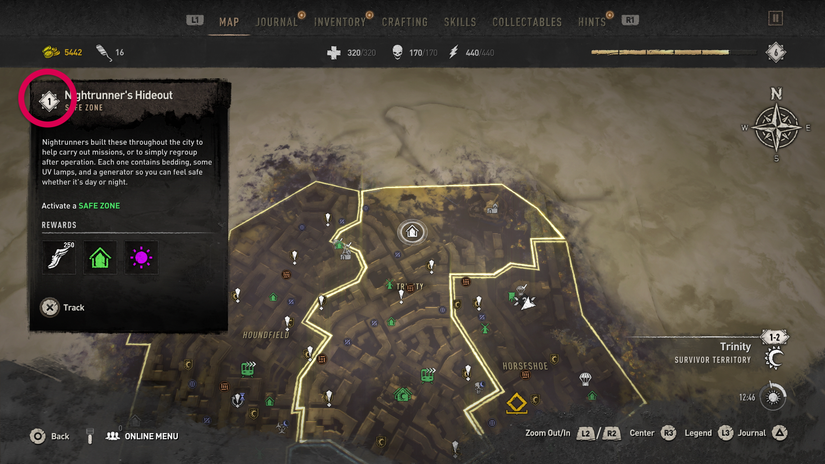Viewport: 825px width, 464px height.
Task: Select the Skills tab
Action: [x=461, y=21]
